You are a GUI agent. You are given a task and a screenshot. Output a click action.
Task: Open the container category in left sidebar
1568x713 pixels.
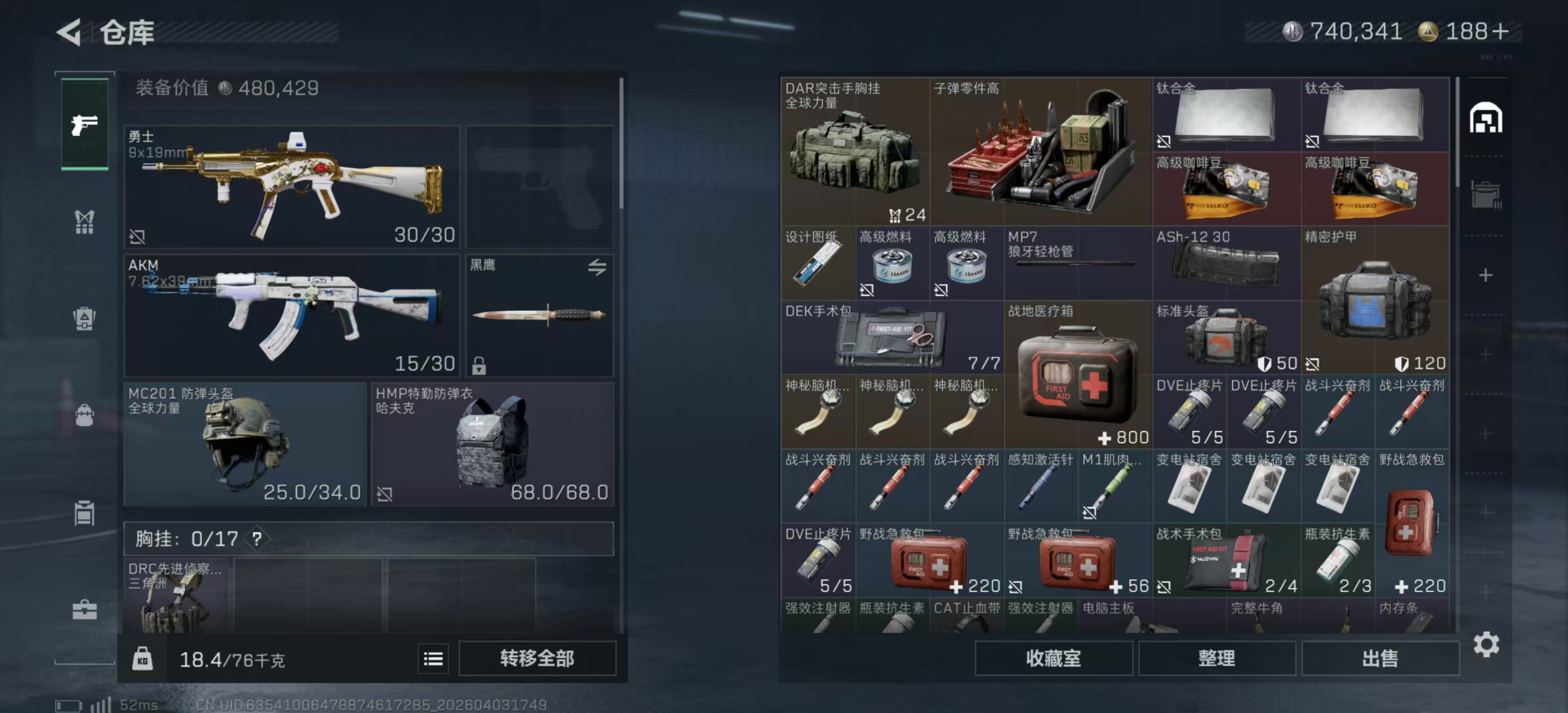(x=85, y=513)
